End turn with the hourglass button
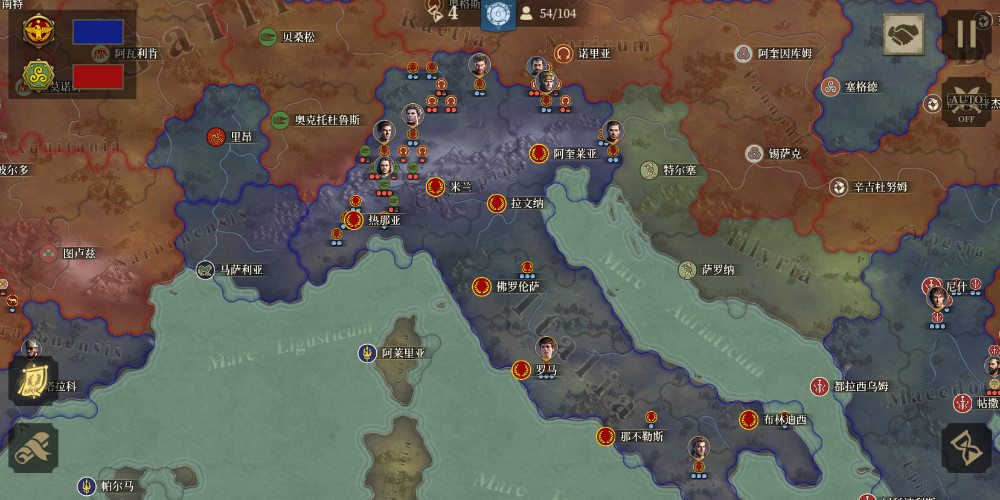Image resolution: width=1000 pixels, height=500 pixels. [966, 446]
